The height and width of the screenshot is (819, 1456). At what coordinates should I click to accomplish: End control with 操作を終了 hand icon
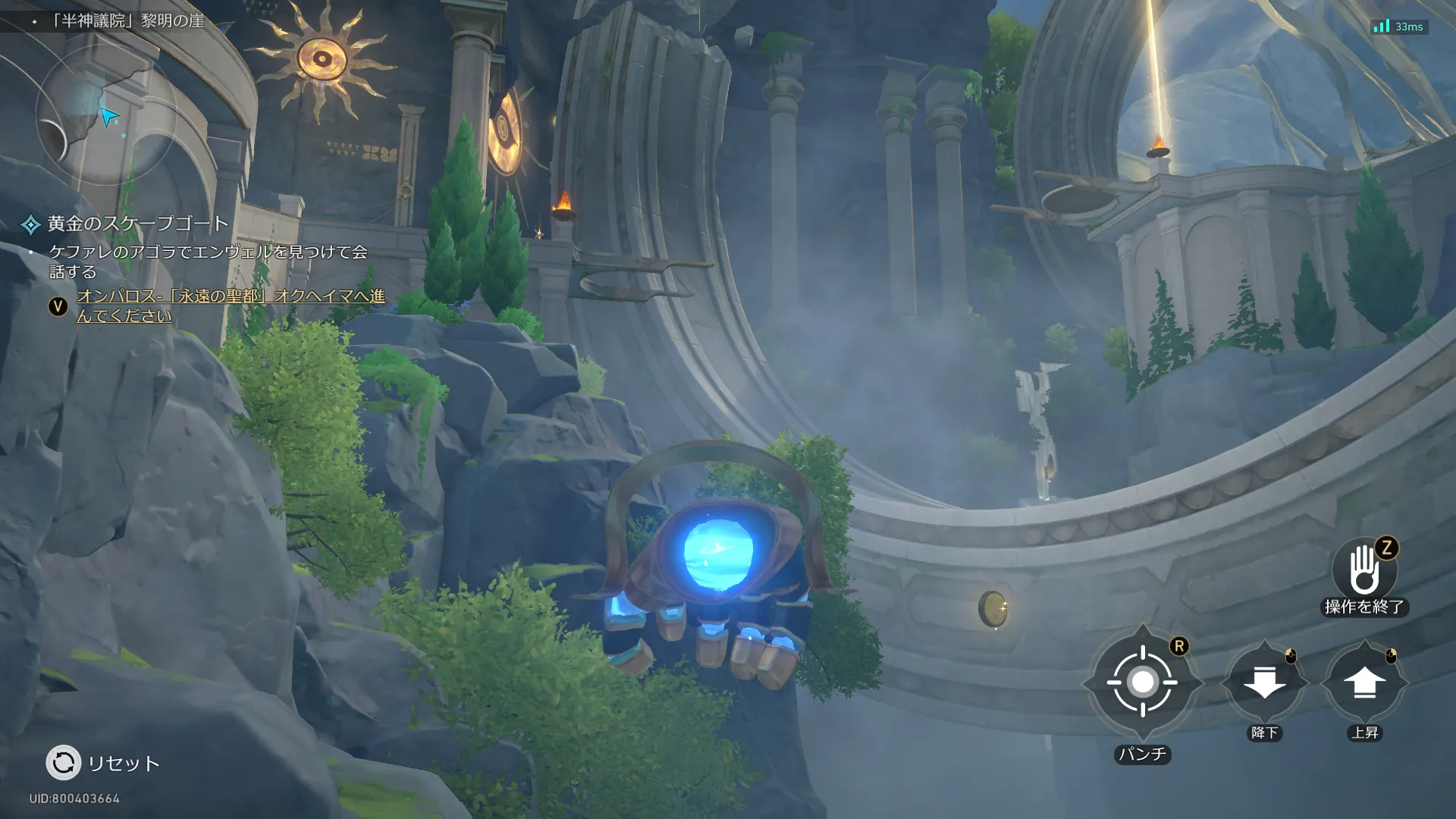(x=1364, y=570)
